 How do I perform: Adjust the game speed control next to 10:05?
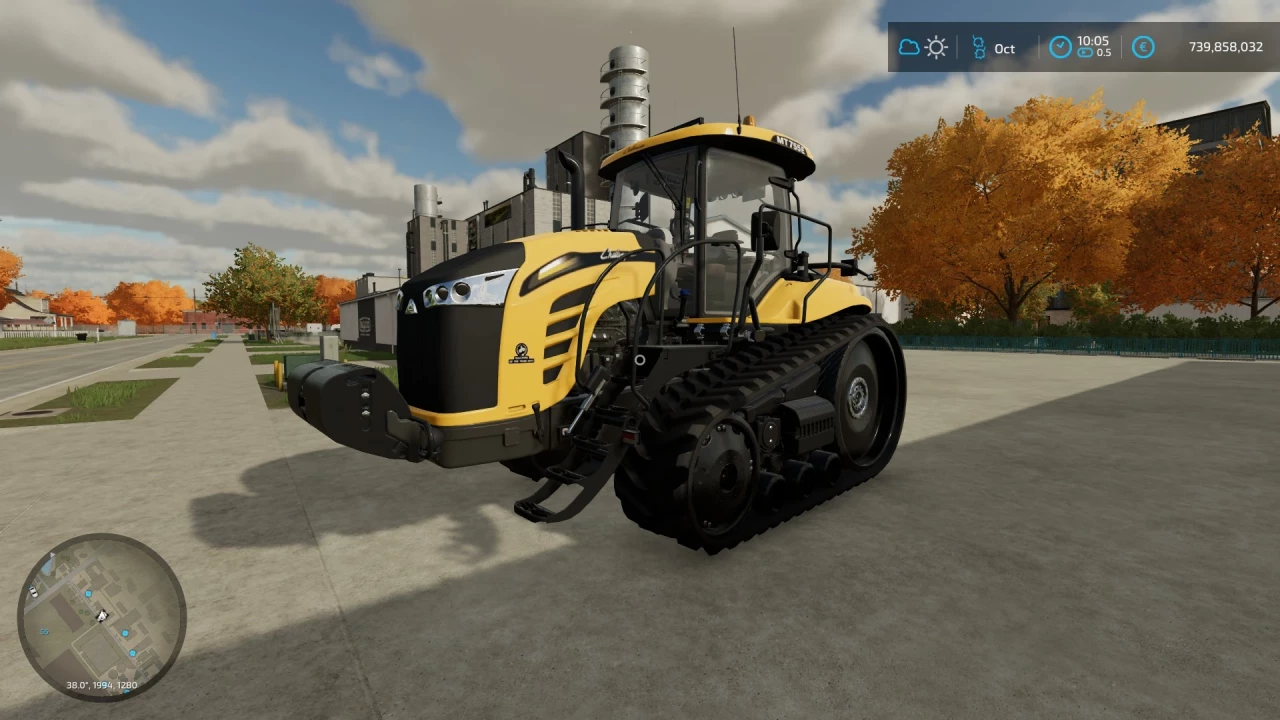coord(1085,53)
